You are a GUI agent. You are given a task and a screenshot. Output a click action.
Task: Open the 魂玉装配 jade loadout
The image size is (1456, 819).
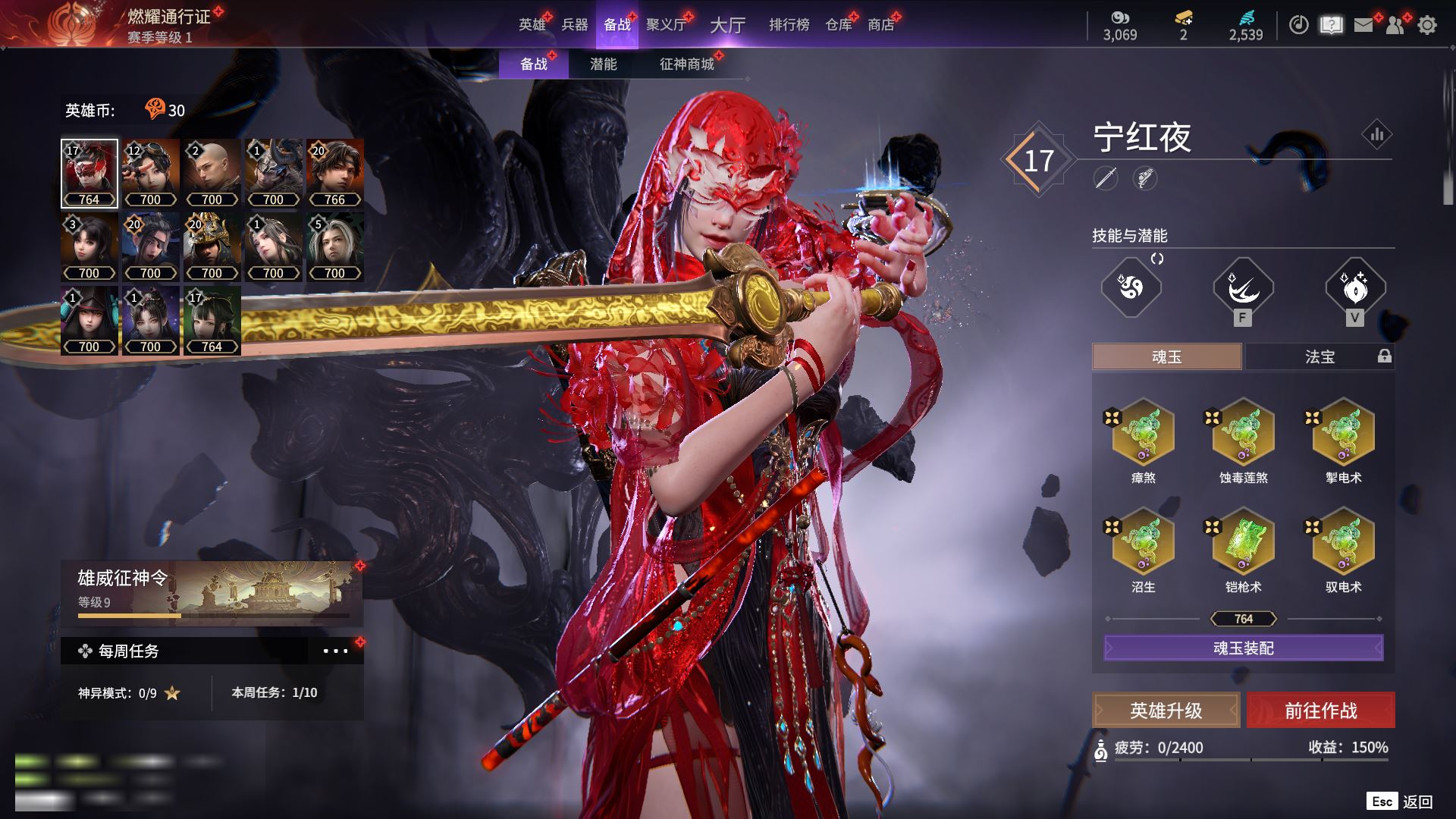coord(1243,648)
